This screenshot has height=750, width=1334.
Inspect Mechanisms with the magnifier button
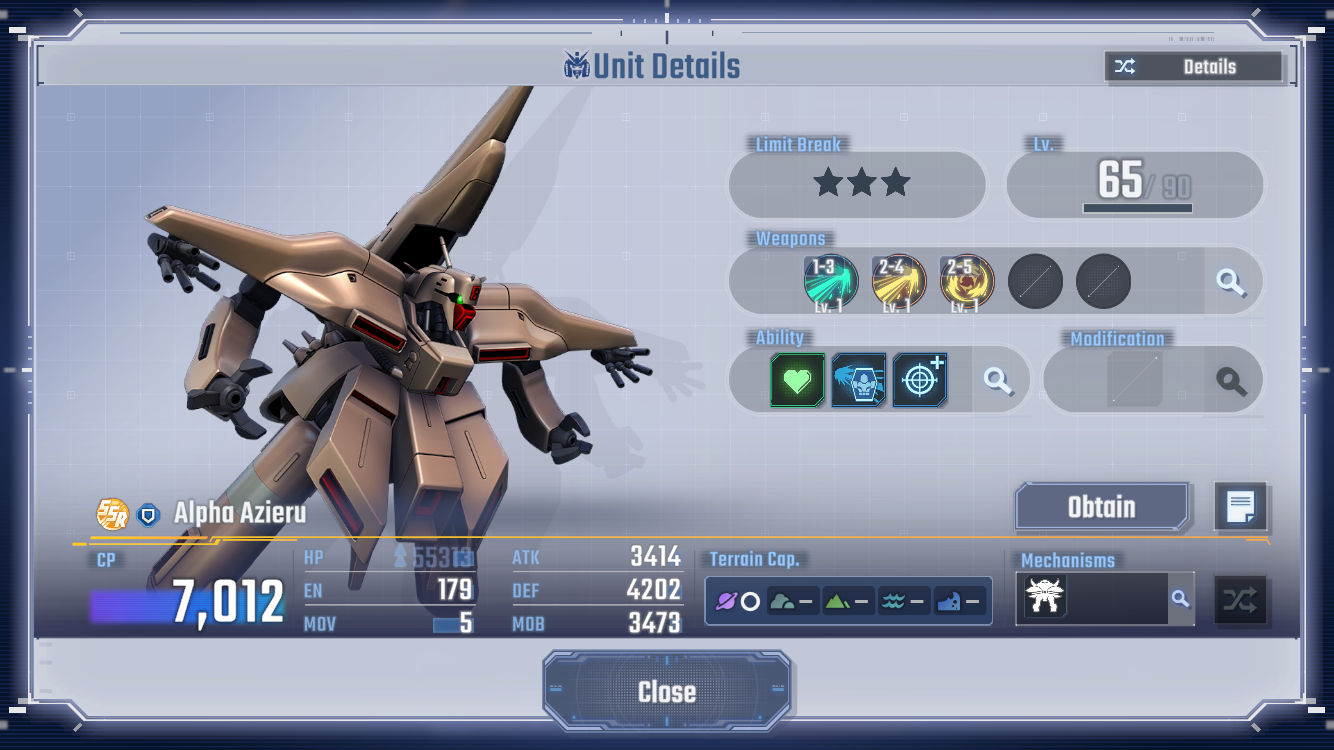click(x=1181, y=599)
